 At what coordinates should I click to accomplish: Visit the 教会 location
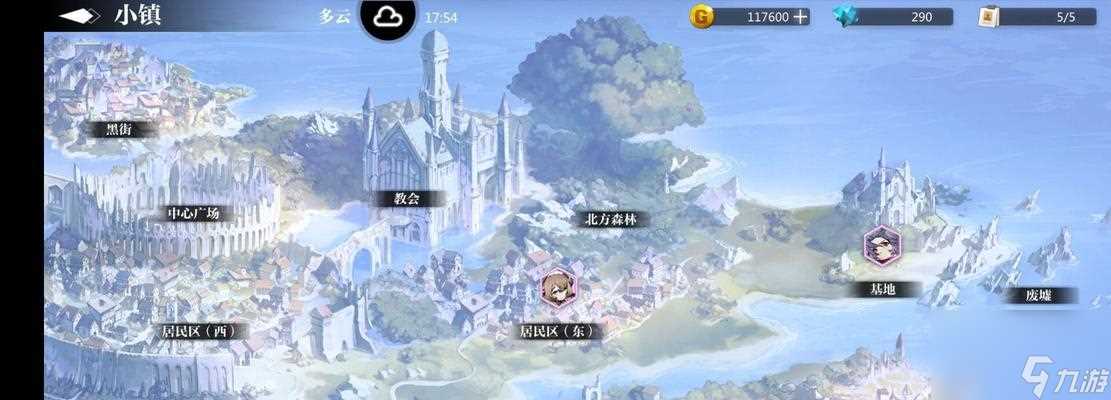click(406, 199)
